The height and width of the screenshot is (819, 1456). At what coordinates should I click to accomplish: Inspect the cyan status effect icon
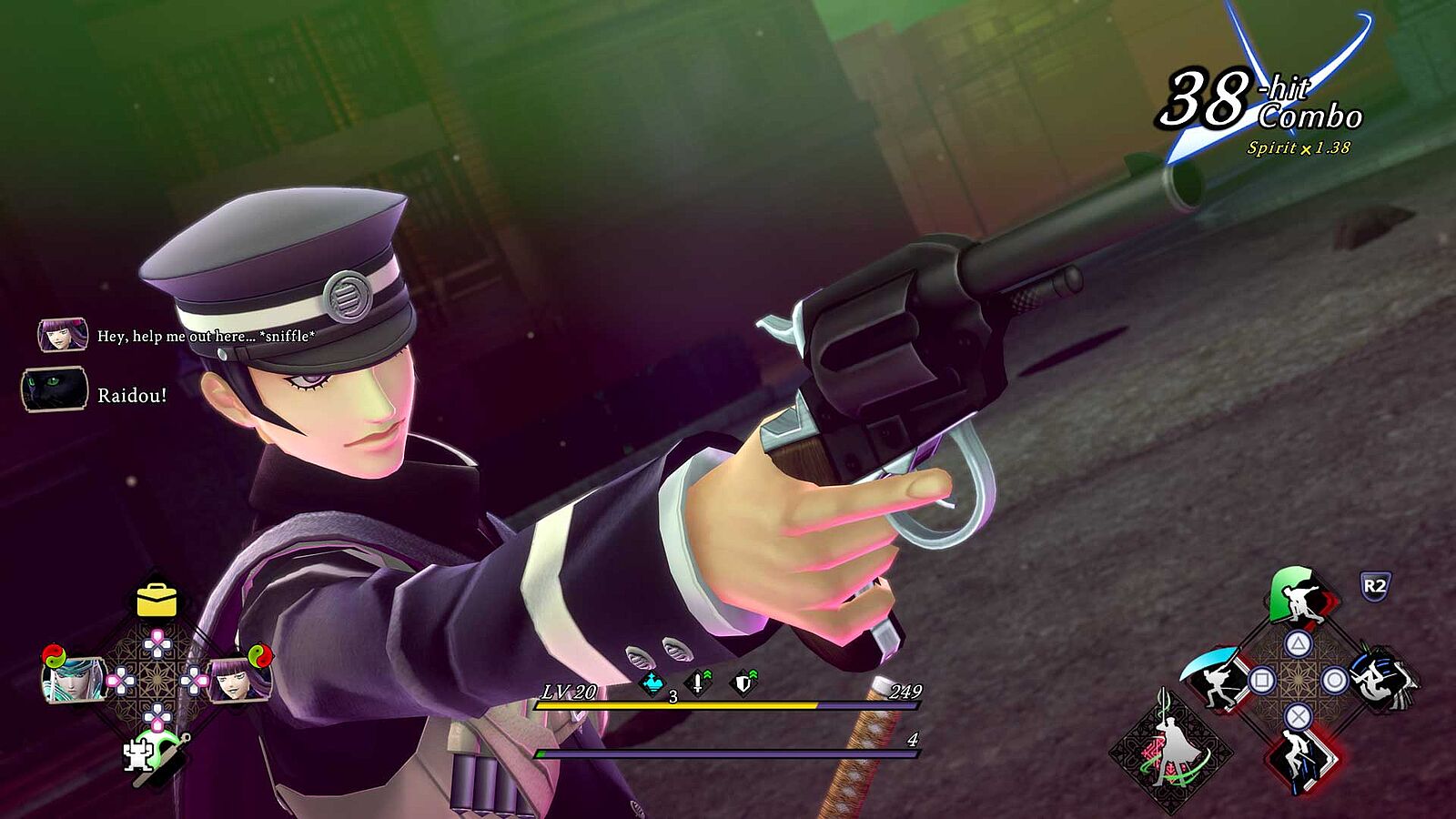click(x=652, y=682)
